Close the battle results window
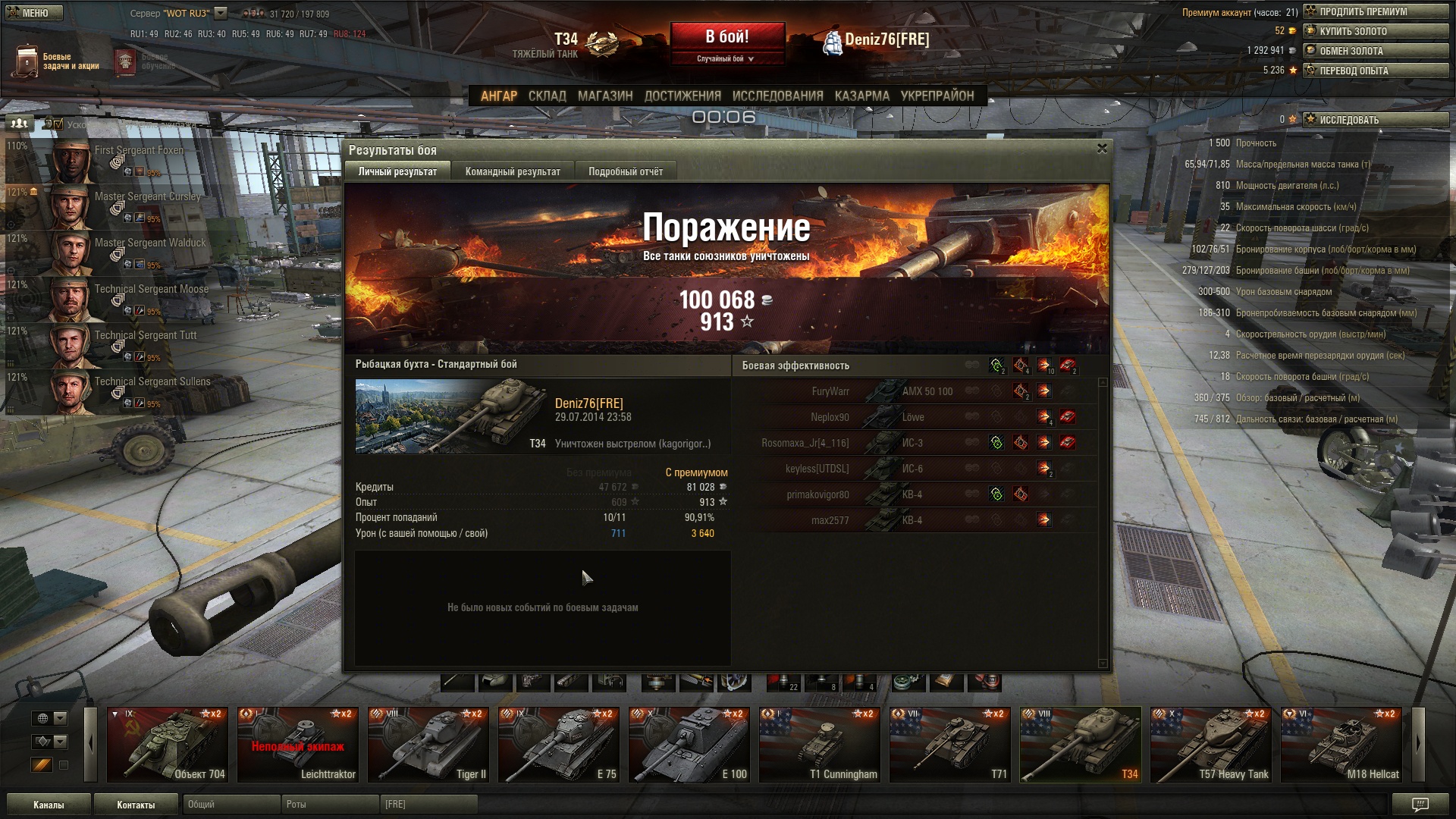Viewport: 1456px width, 819px height. coord(1102,149)
